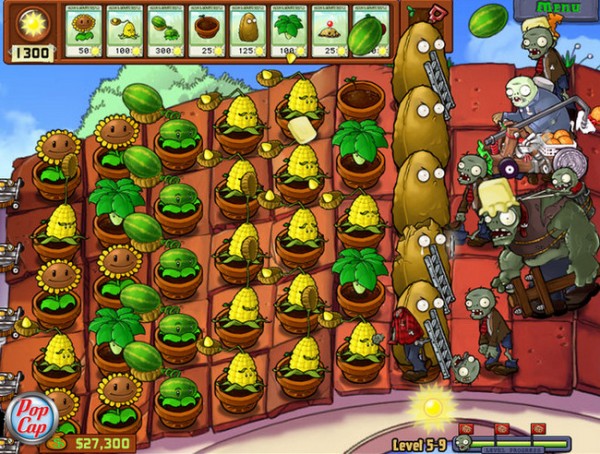Choose the Kernel-pult seed packet
600x454 pixels.
click(x=126, y=30)
